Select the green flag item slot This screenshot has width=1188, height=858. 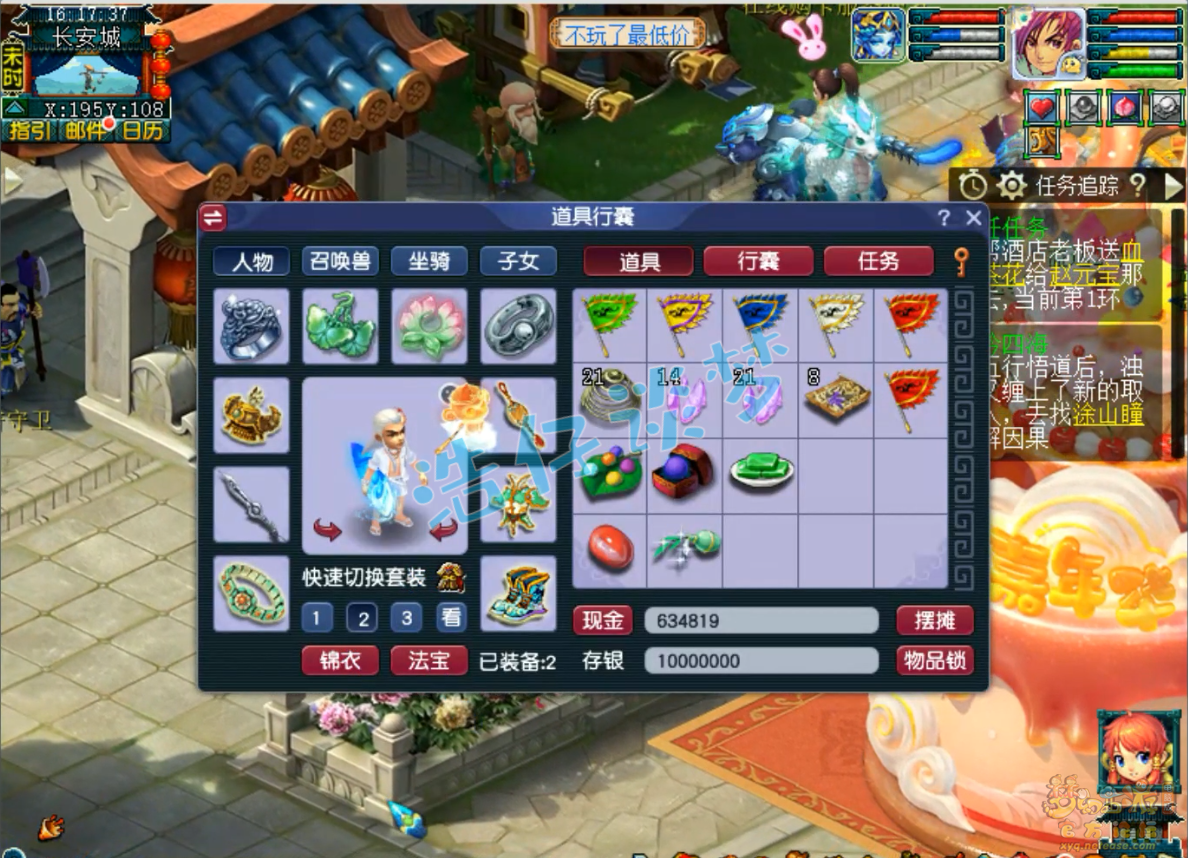click(609, 325)
